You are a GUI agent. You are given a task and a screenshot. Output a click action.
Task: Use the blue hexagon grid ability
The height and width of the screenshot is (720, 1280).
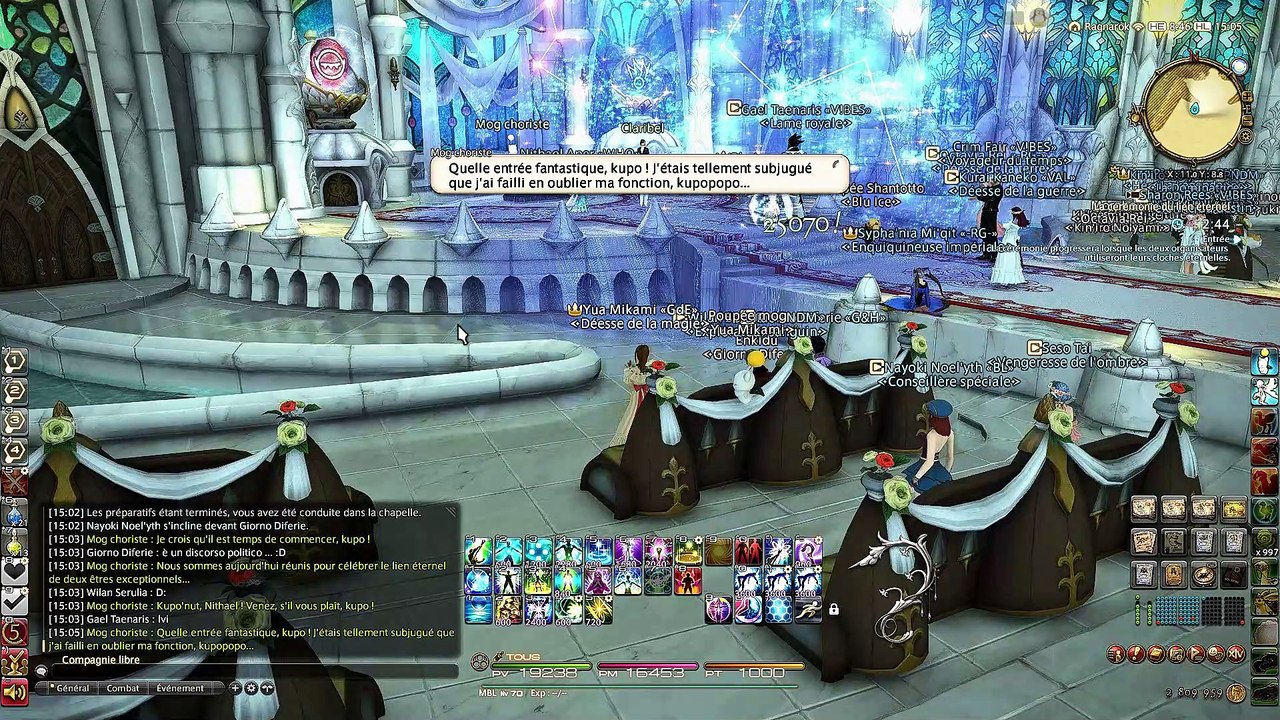coord(778,610)
